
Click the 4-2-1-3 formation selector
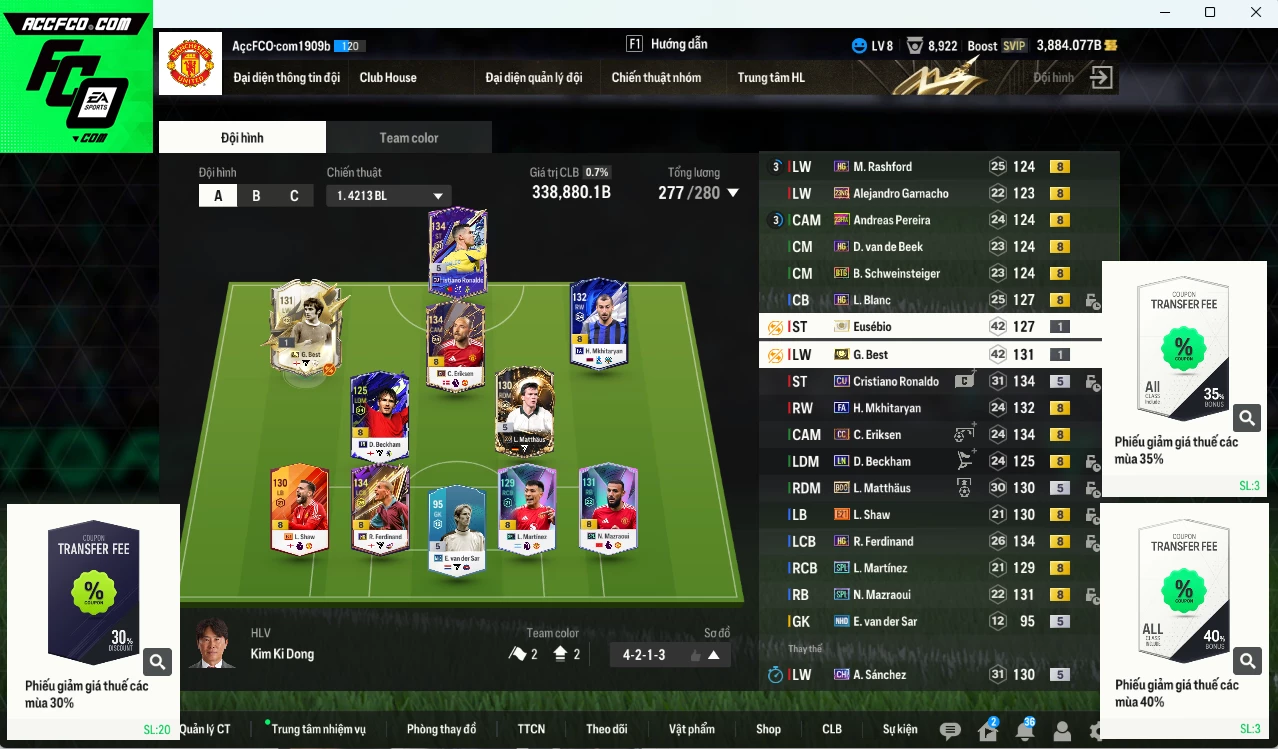[670, 655]
